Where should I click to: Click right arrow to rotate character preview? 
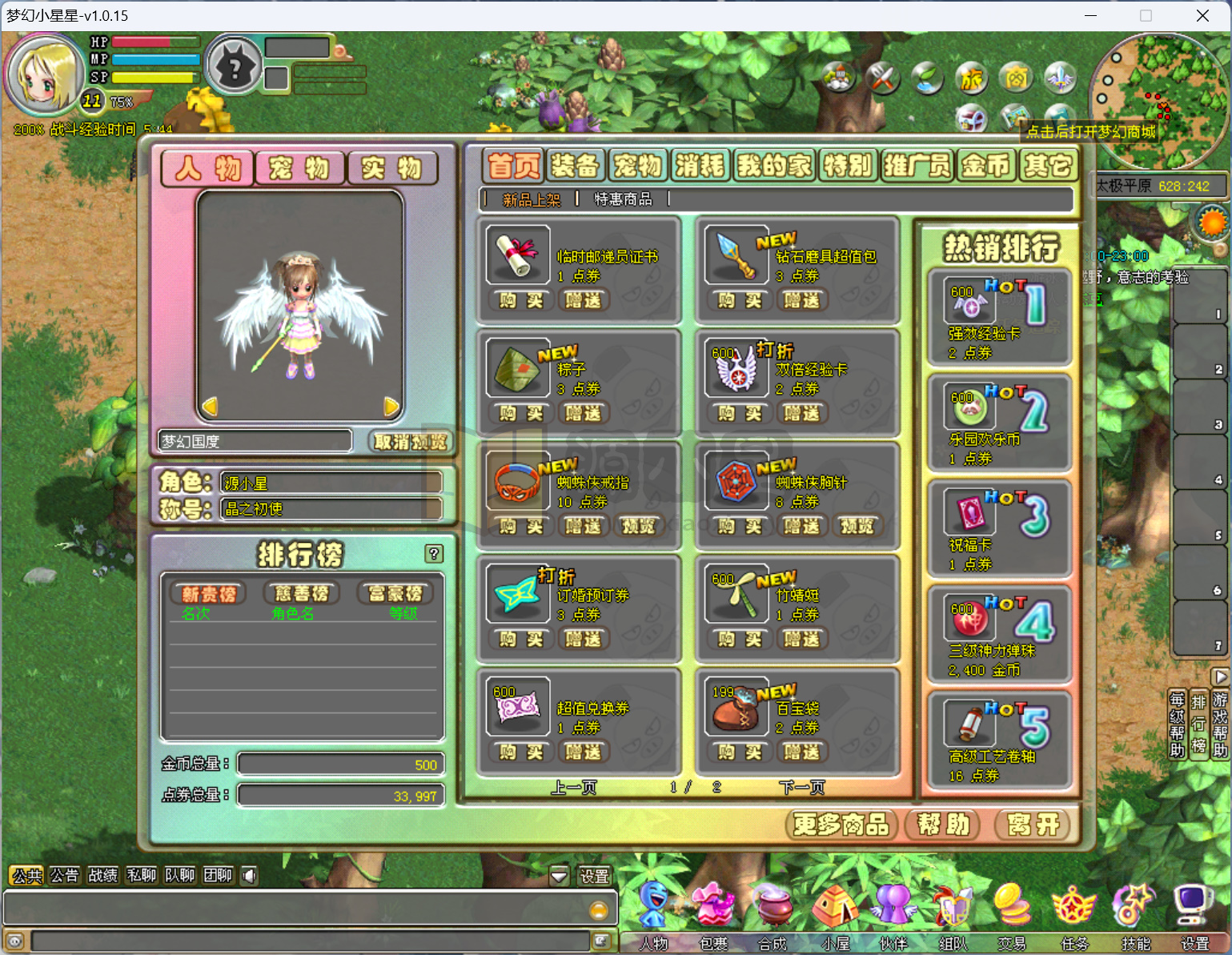point(390,407)
